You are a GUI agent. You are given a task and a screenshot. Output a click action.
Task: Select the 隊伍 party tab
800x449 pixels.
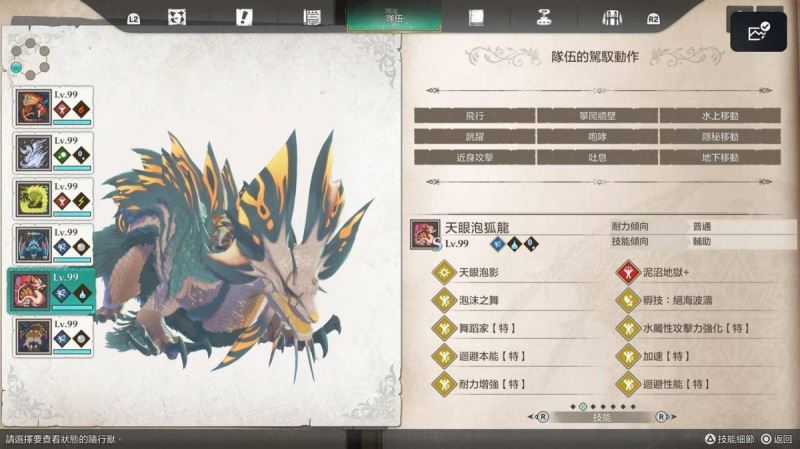(379, 17)
